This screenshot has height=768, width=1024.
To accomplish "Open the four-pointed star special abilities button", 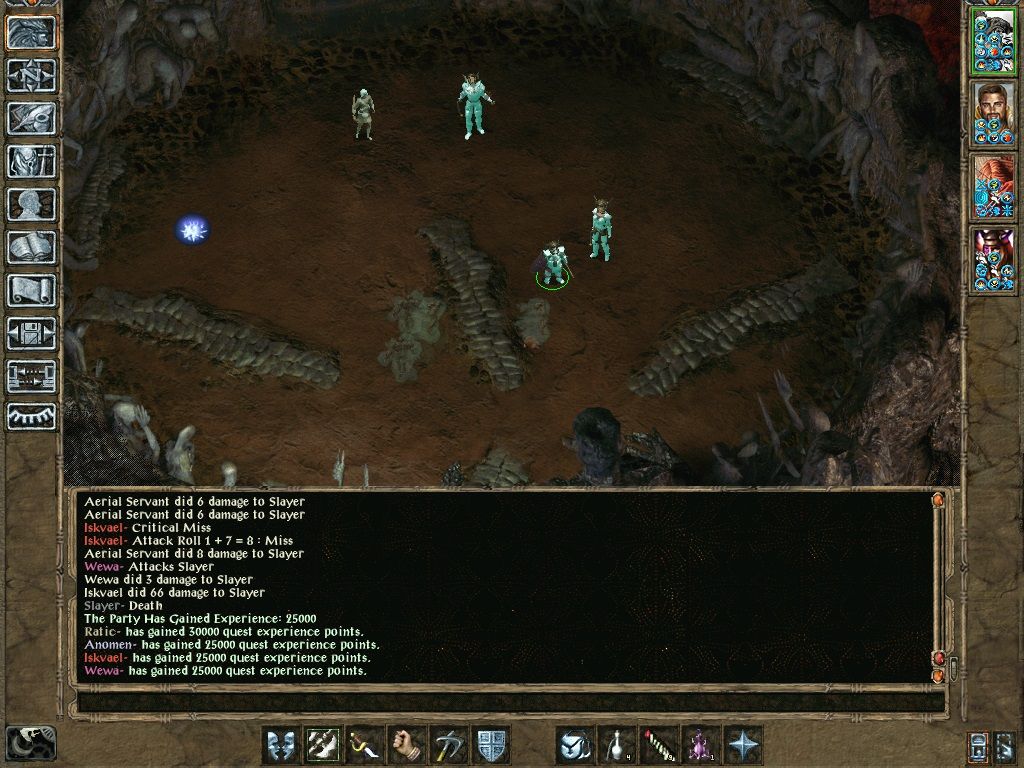I will (743, 745).
